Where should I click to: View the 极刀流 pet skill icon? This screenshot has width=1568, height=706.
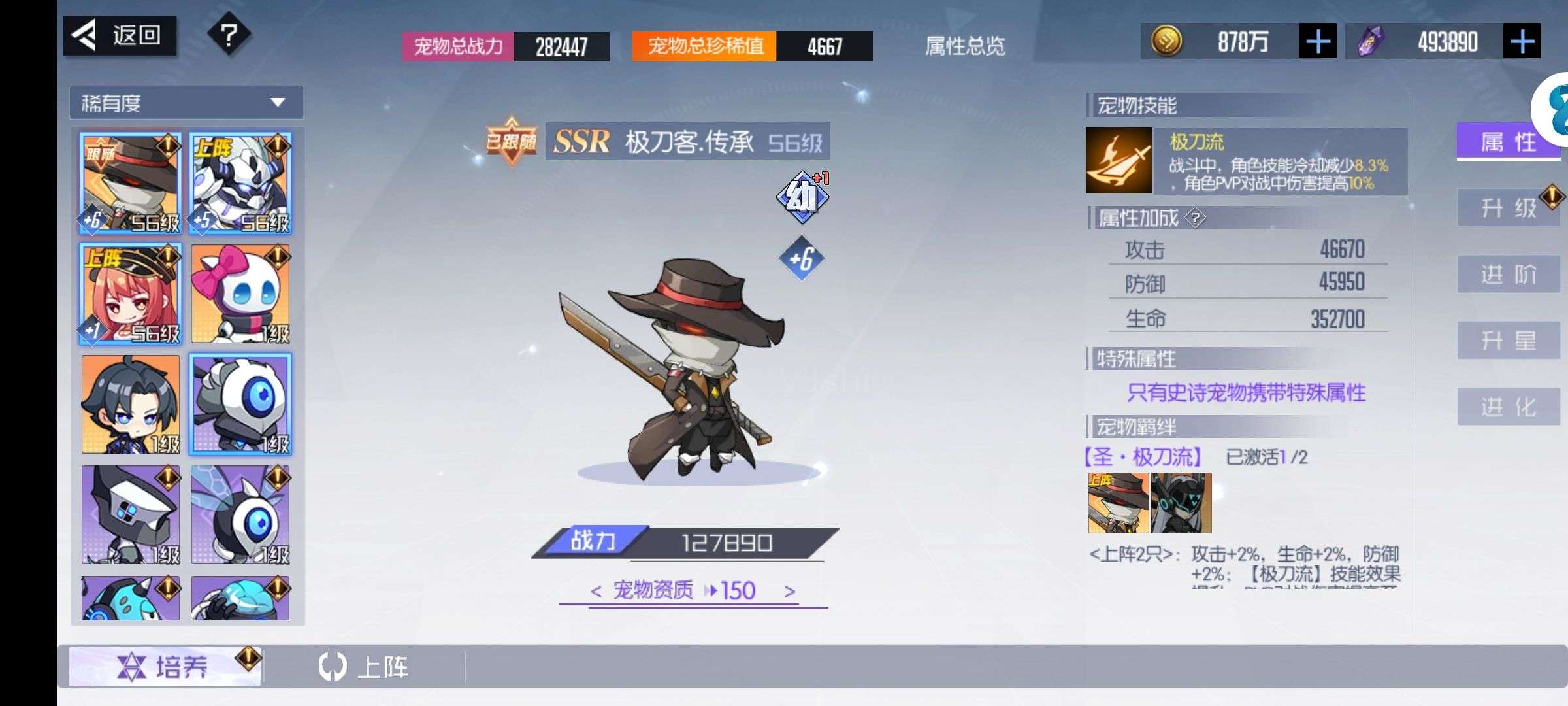pyautogui.click(x=1119, y=160)
